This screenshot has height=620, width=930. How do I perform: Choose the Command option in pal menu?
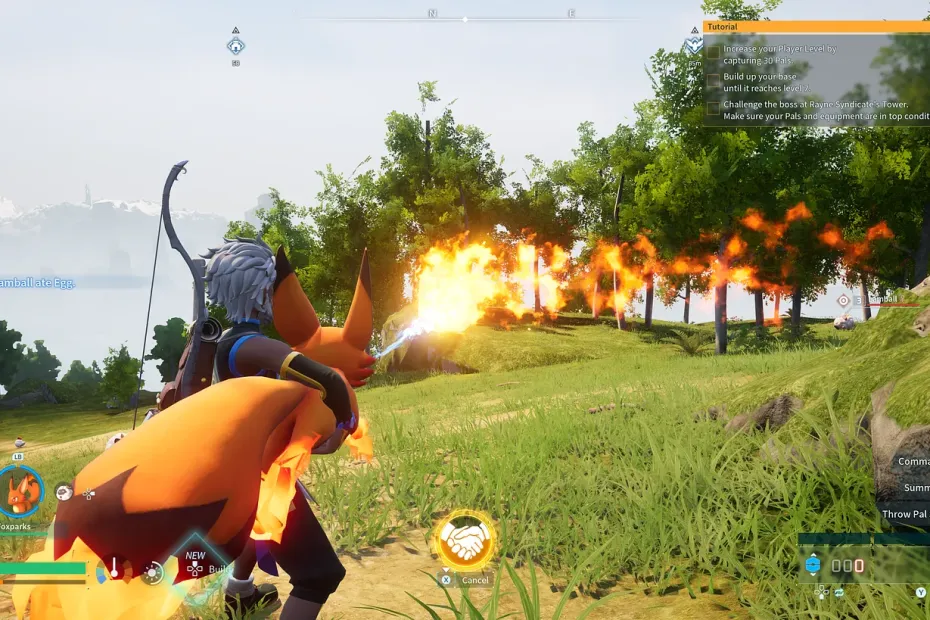(912, 461)
